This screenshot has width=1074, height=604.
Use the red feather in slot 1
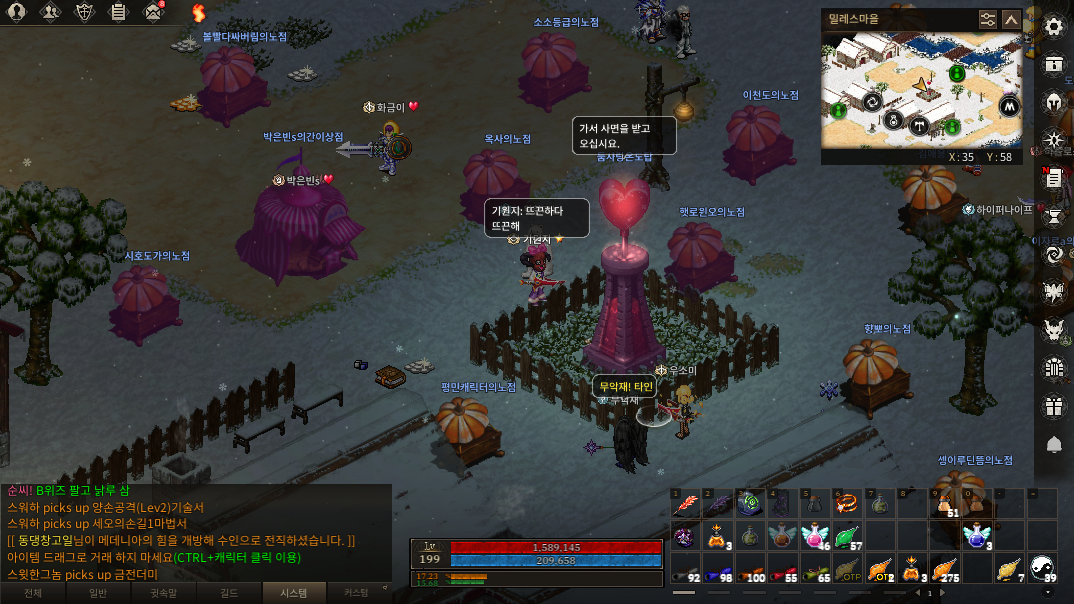click(685, 503)
